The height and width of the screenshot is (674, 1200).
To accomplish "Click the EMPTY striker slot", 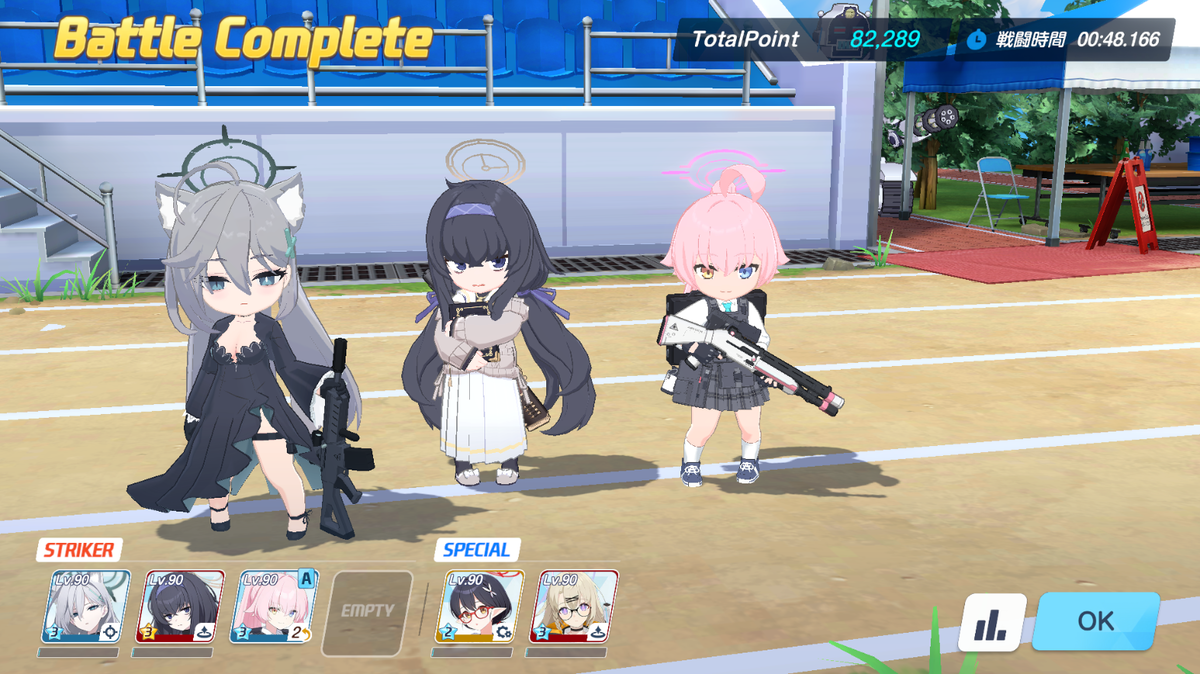I will (368, 609).
